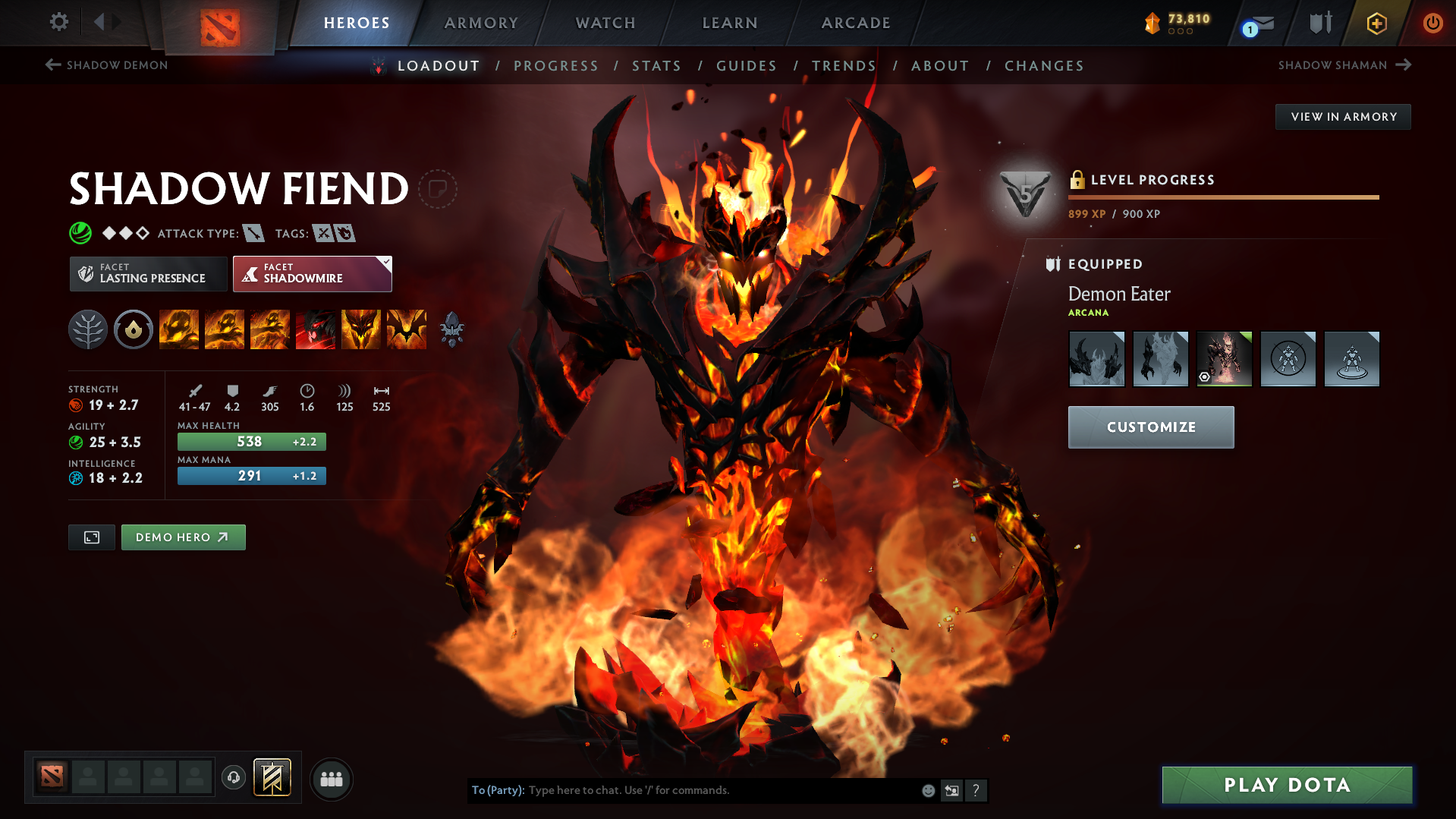1456x819 pixels.
Task: Switch to the Arcade tab
Action: point(856,23)
